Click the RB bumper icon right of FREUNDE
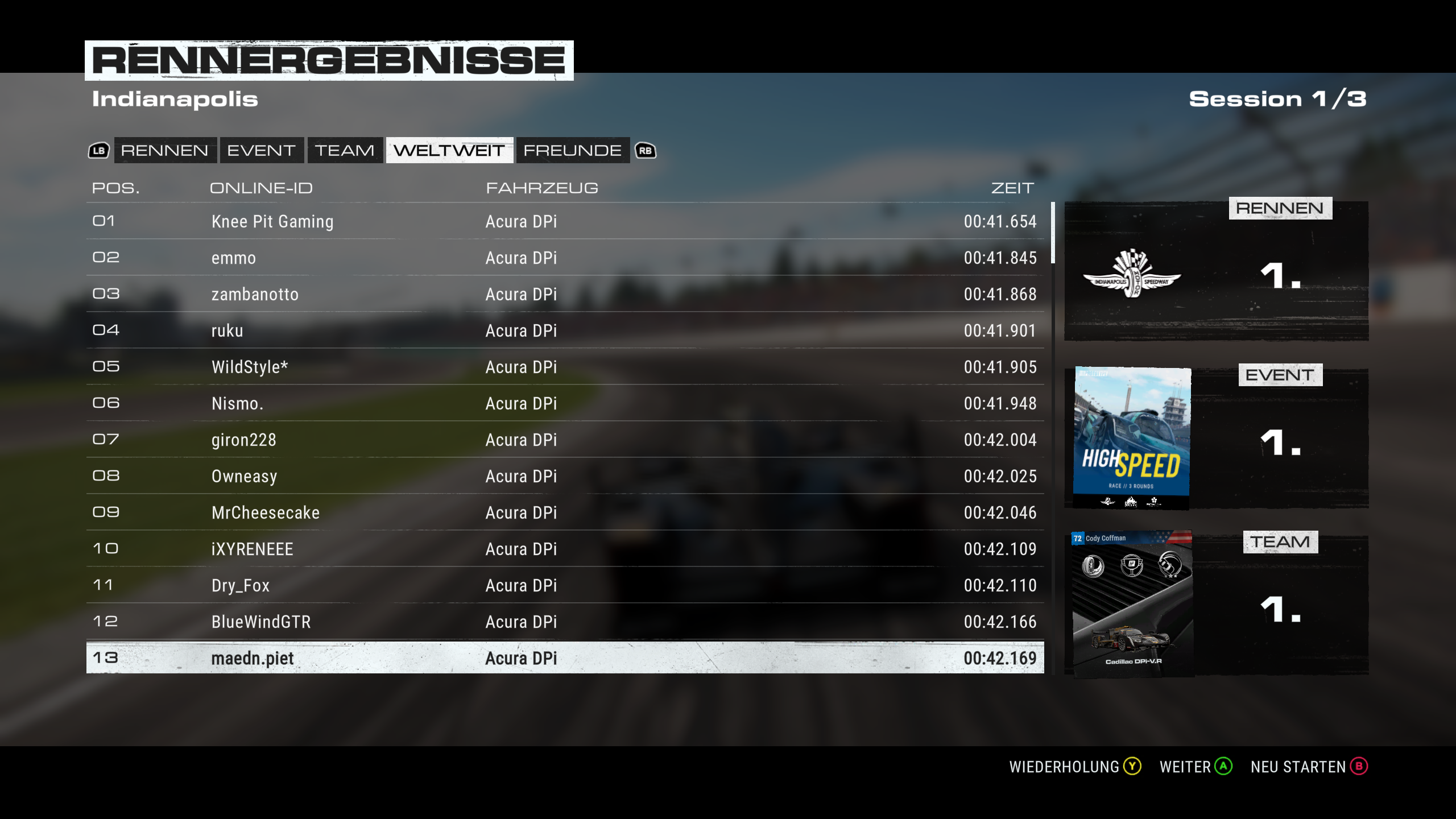 pyautogui.click(x=646, y=151)
